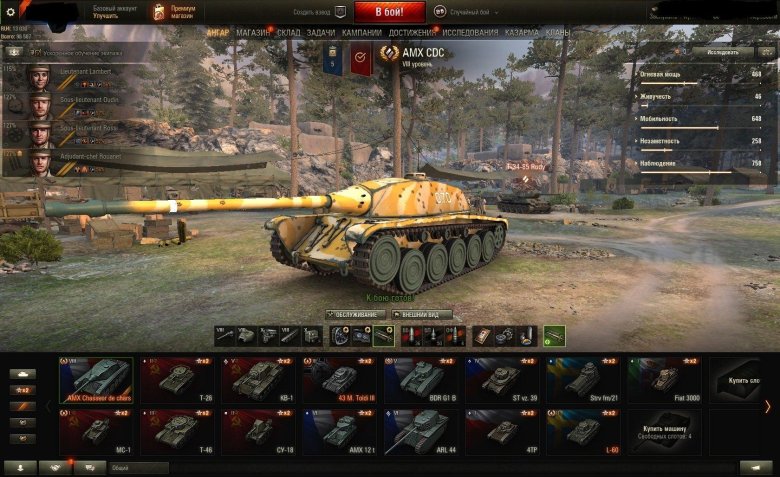Select the ARL 44 tank tile
This screenshot has height=477, width=780.
421,431
